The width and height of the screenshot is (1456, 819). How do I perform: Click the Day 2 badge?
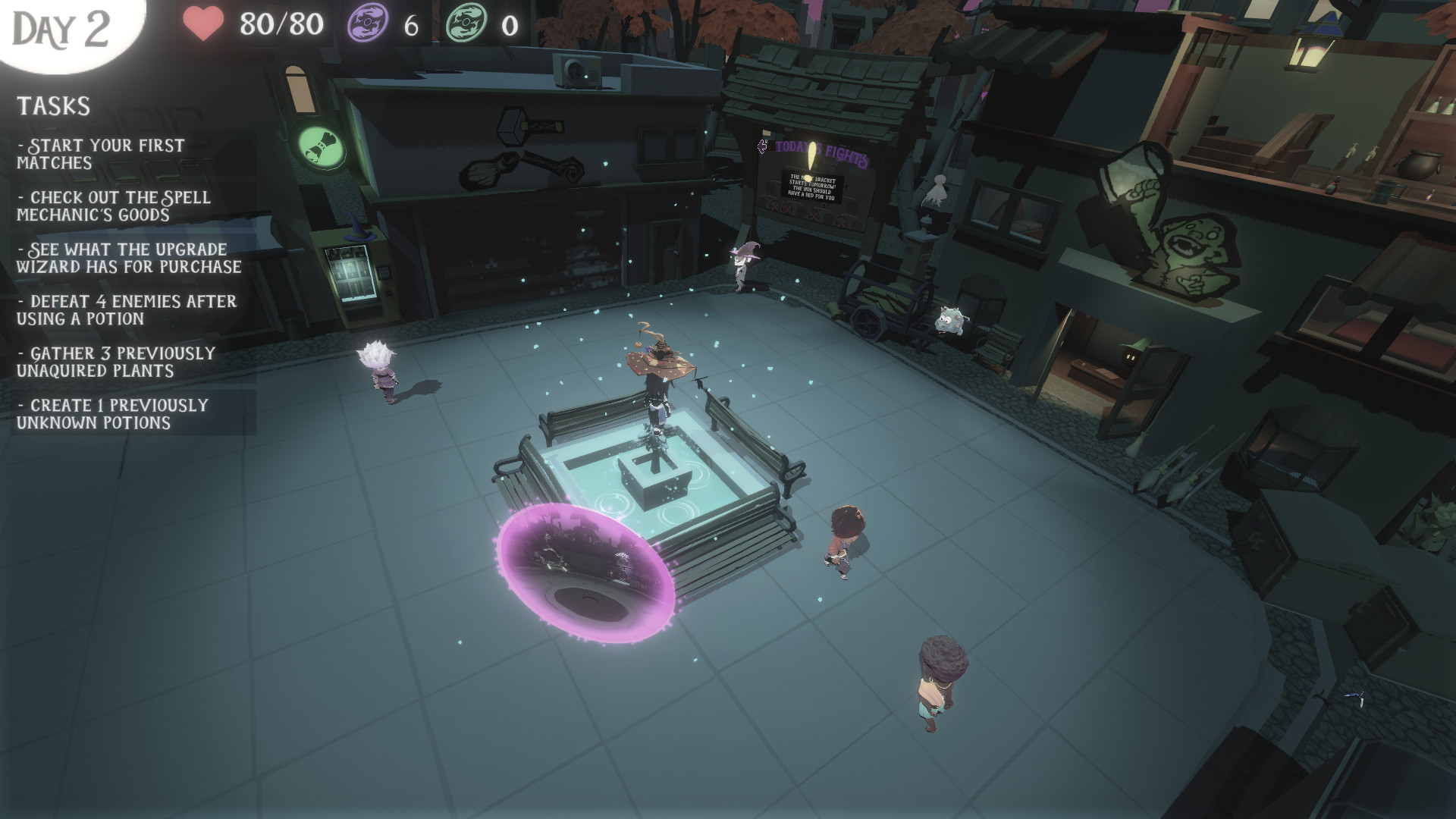click(62, 29)
